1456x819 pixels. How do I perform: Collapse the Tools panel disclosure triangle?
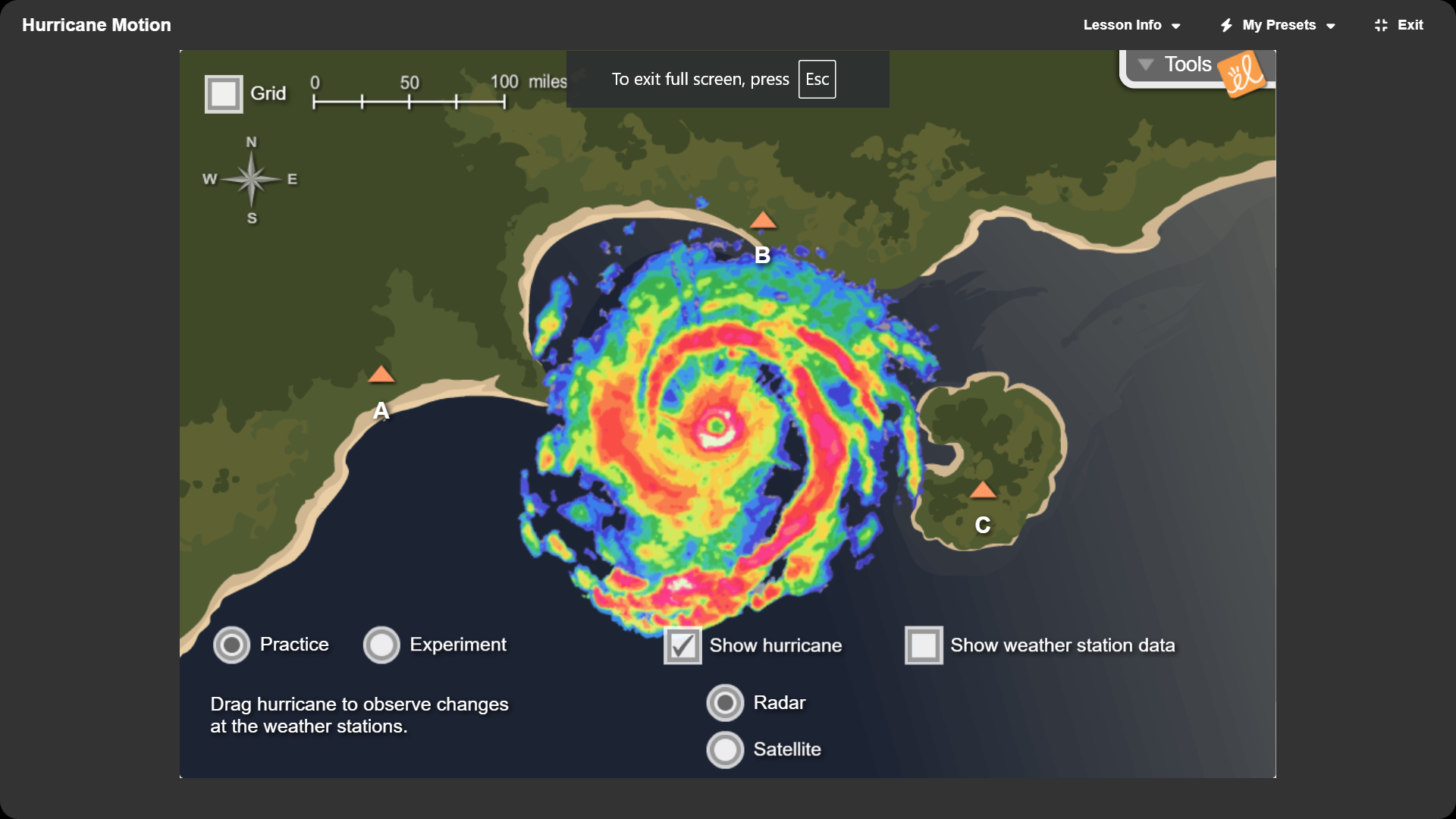point(1146,64)
